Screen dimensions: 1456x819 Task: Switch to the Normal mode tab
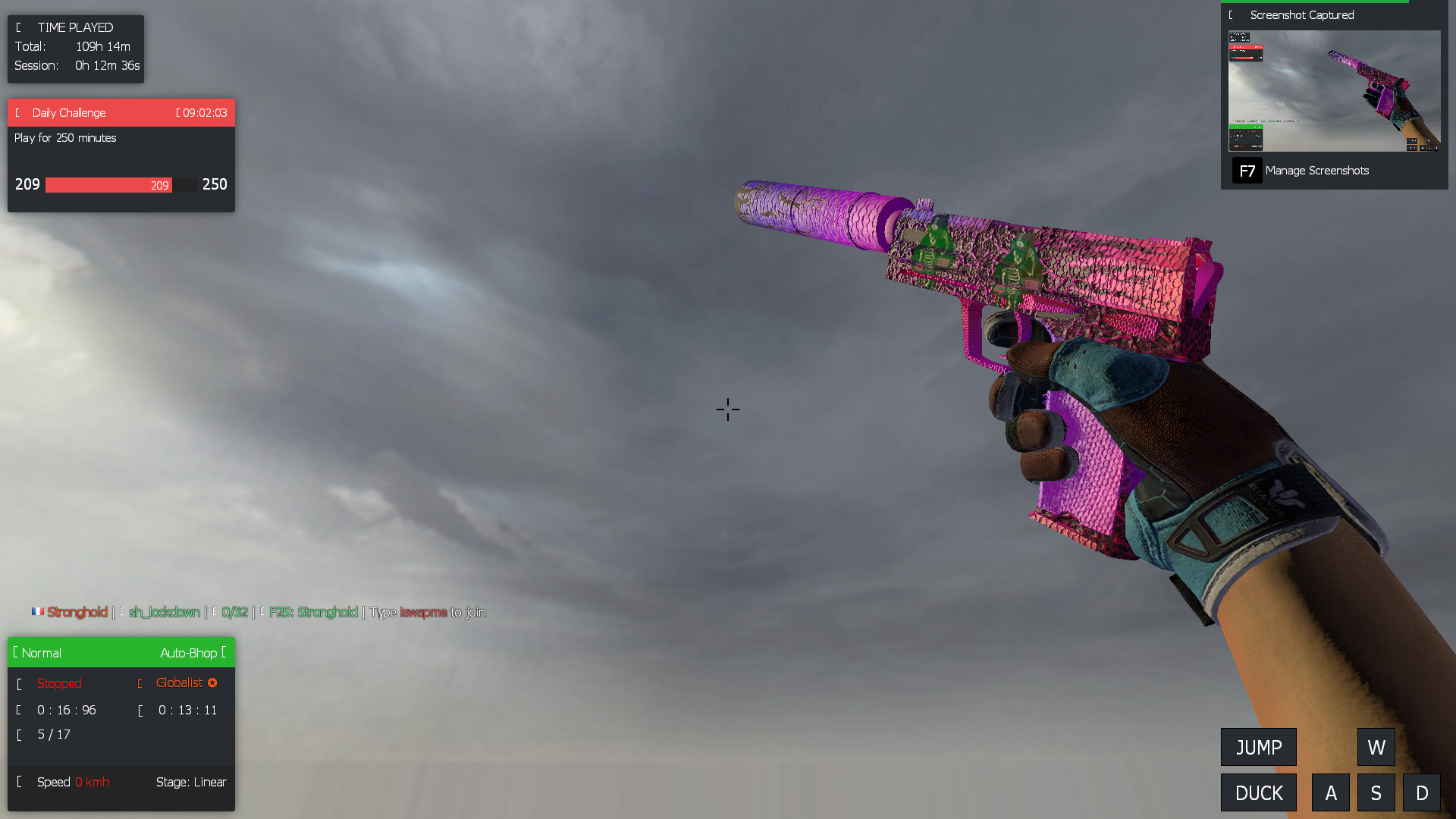(x=41, y=652)
